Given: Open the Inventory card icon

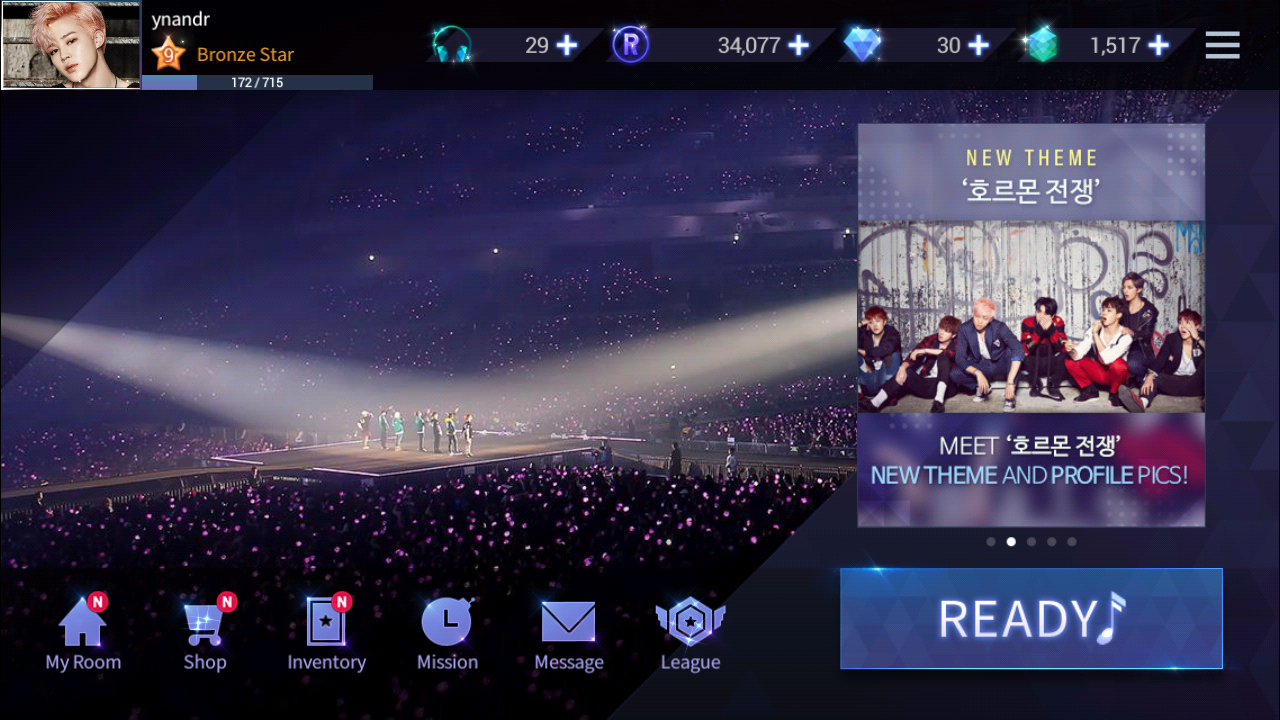Looking at the screenshot, I should click(326, 620).
